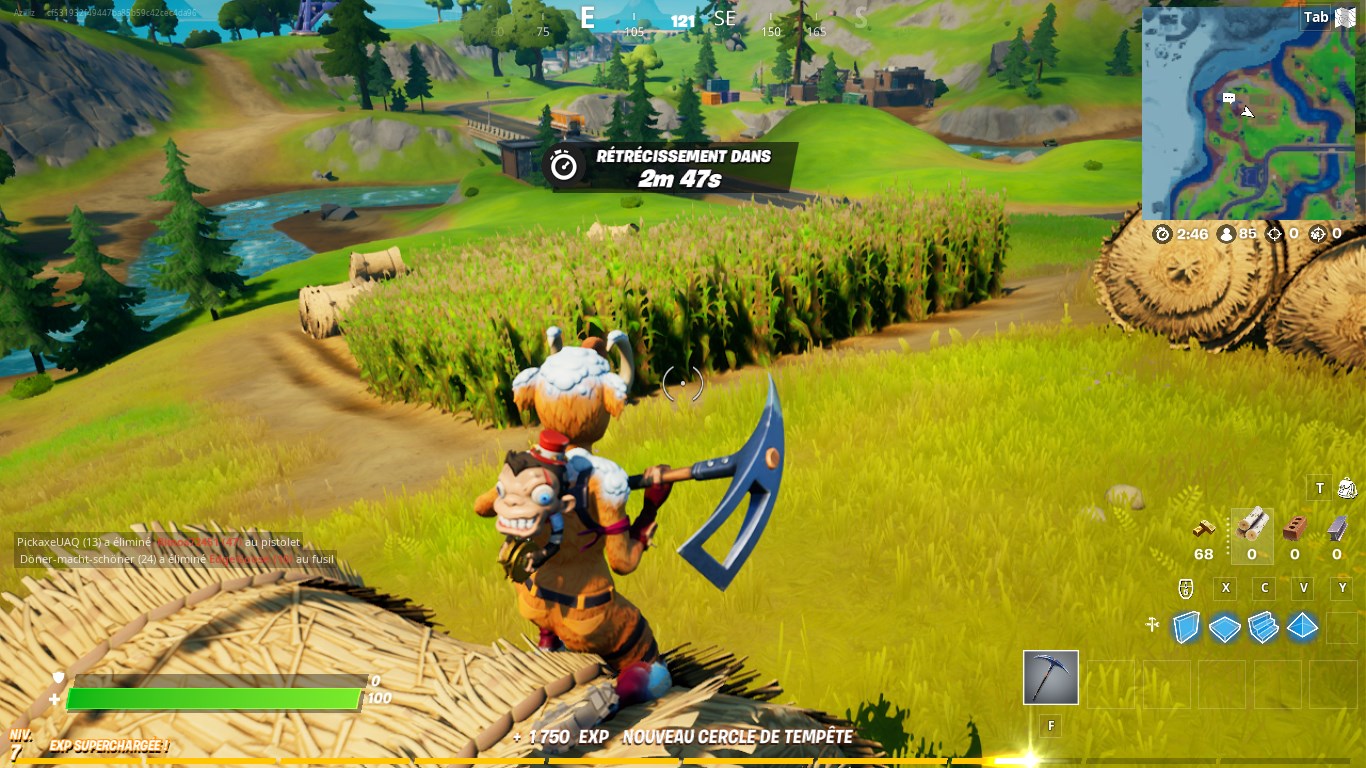Click the players remaining icon showing 85
Viewport: 1366px width, 768px height.
(x=1225, y=233)
